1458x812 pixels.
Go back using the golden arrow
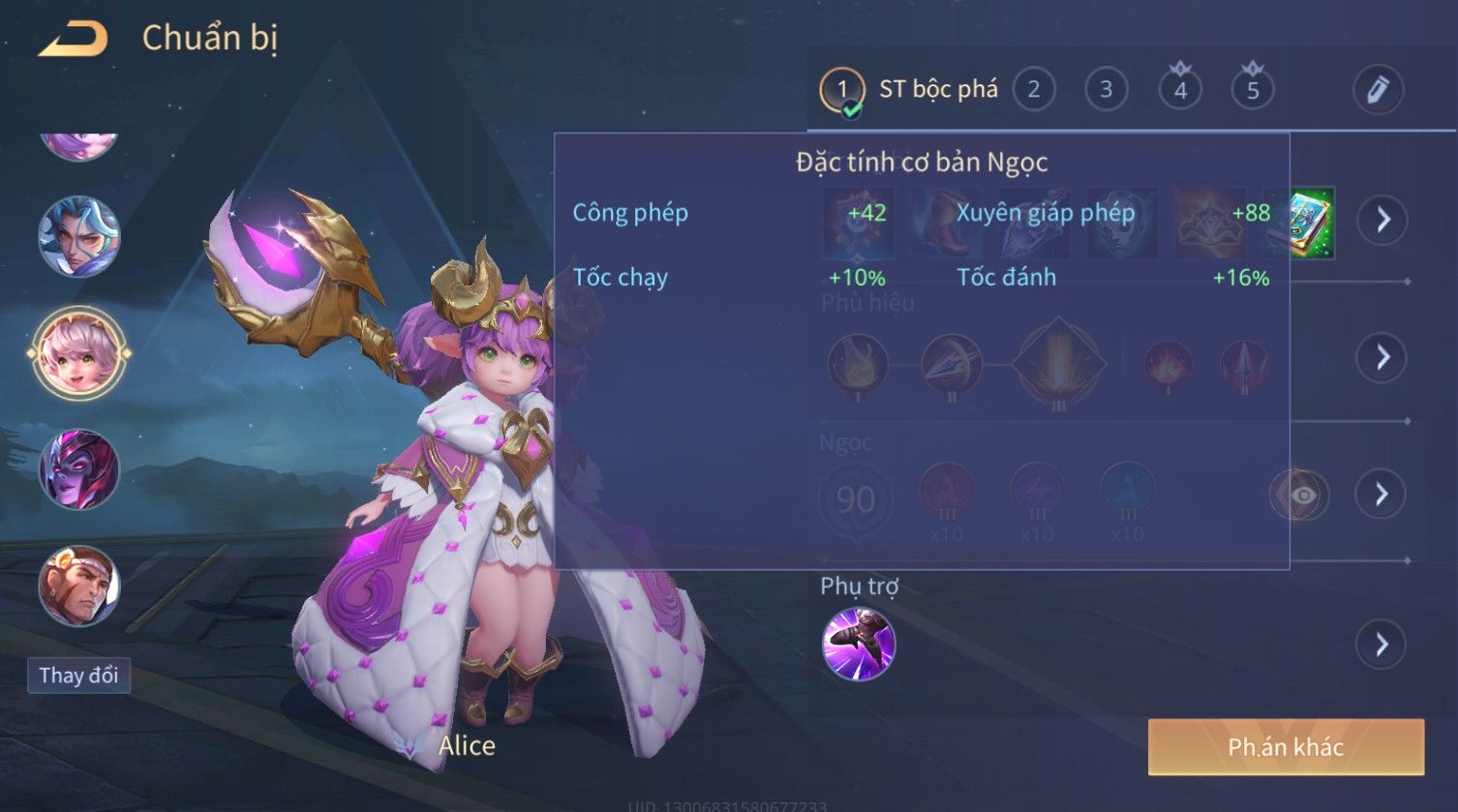pyautogui.click(x=74, y=39)
